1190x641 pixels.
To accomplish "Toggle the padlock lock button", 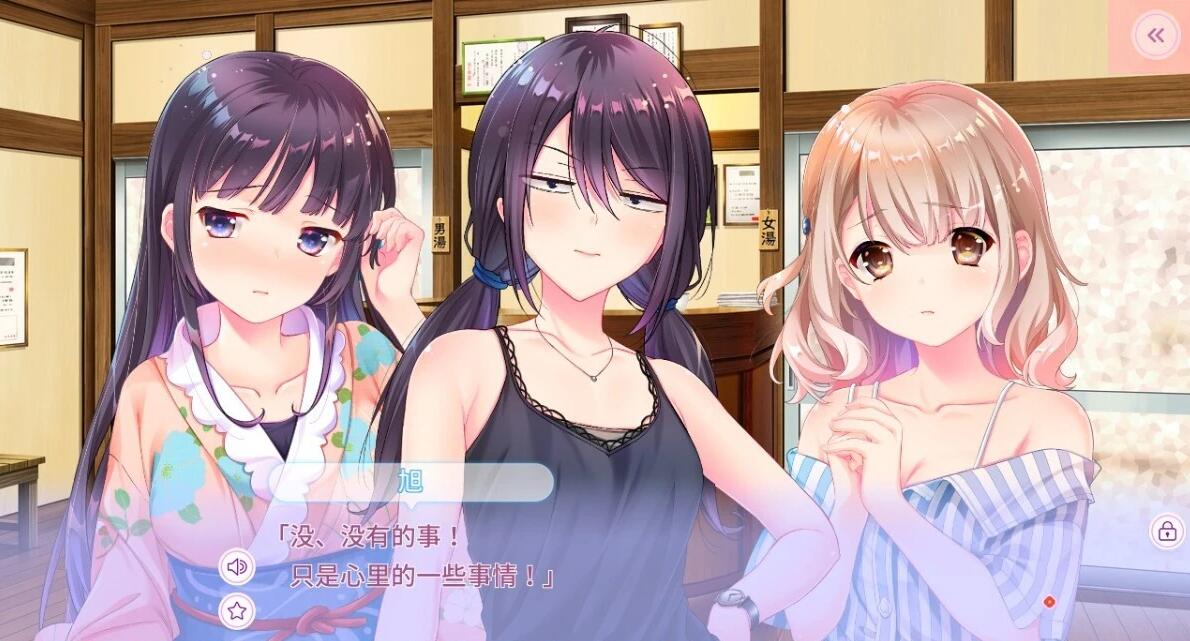I will pos(1166,531).
